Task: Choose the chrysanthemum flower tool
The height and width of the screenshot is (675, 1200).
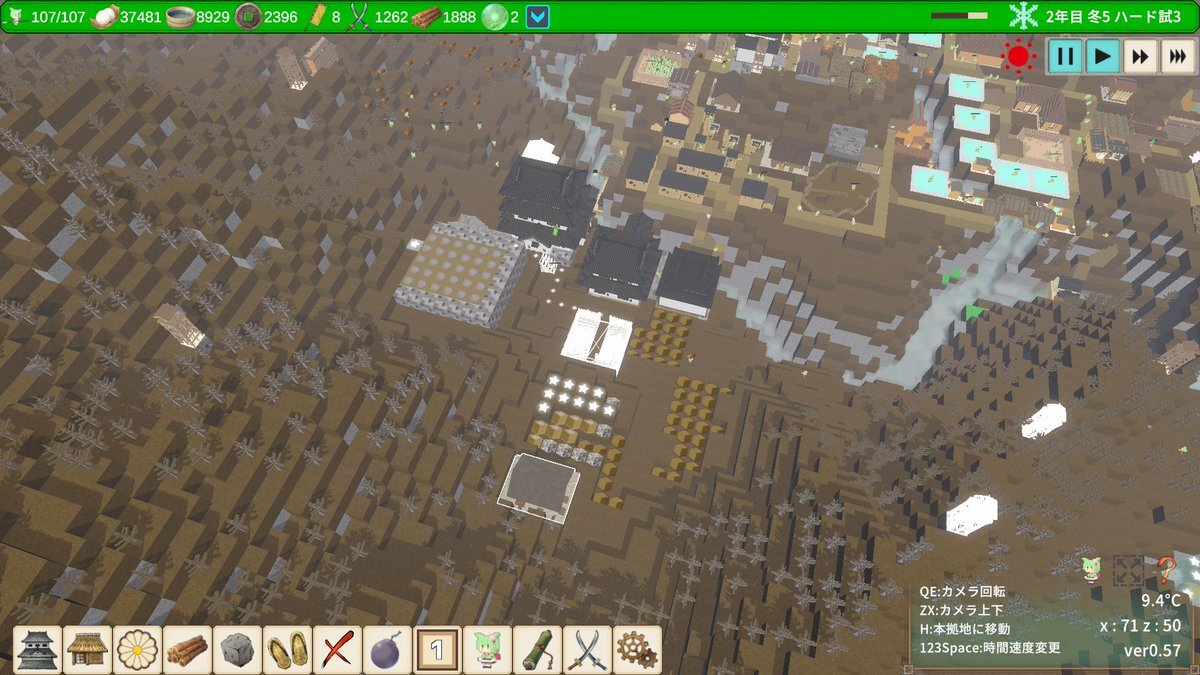Action: tap(138, 650)
